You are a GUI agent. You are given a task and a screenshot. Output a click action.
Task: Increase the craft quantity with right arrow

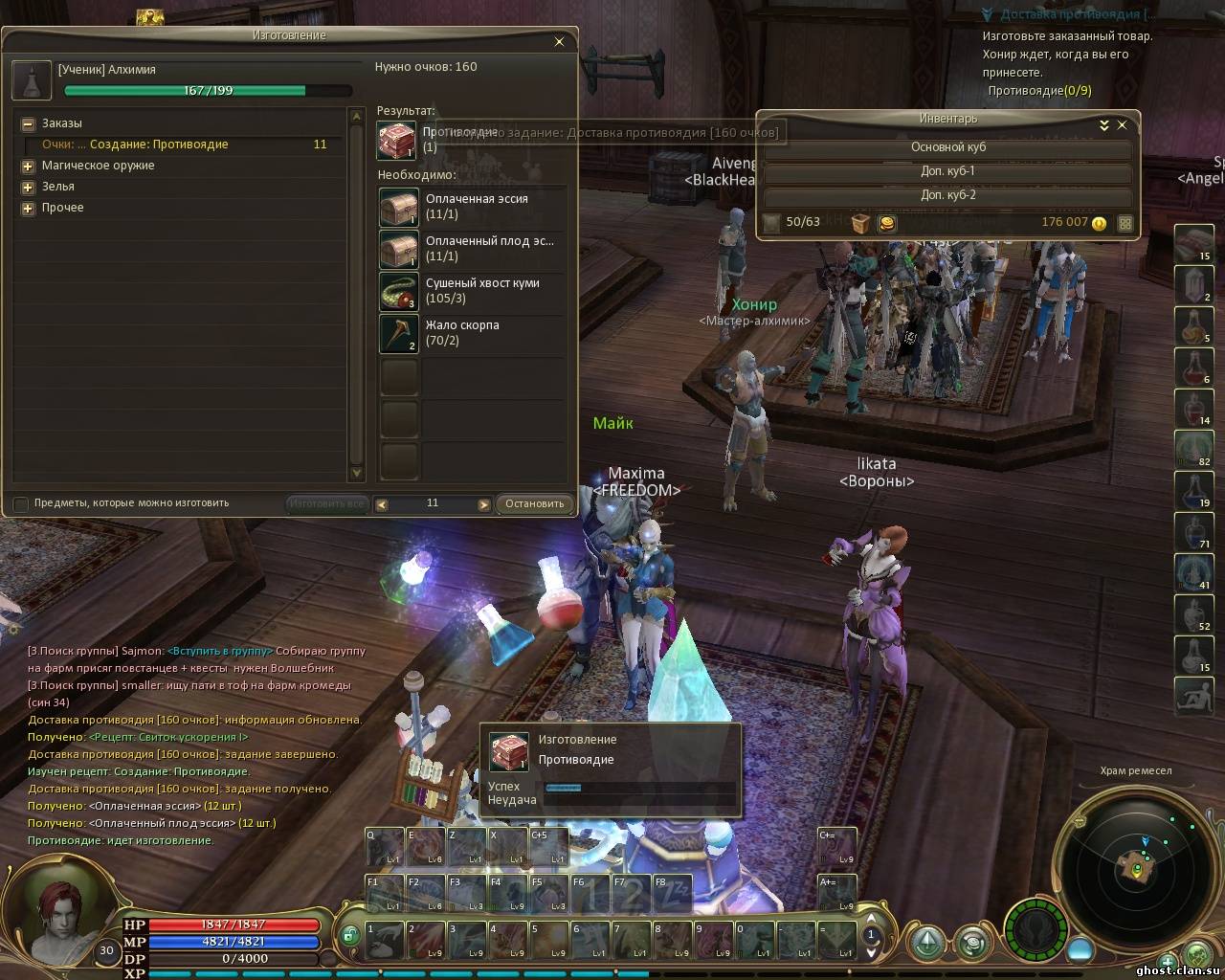[484, 504]
